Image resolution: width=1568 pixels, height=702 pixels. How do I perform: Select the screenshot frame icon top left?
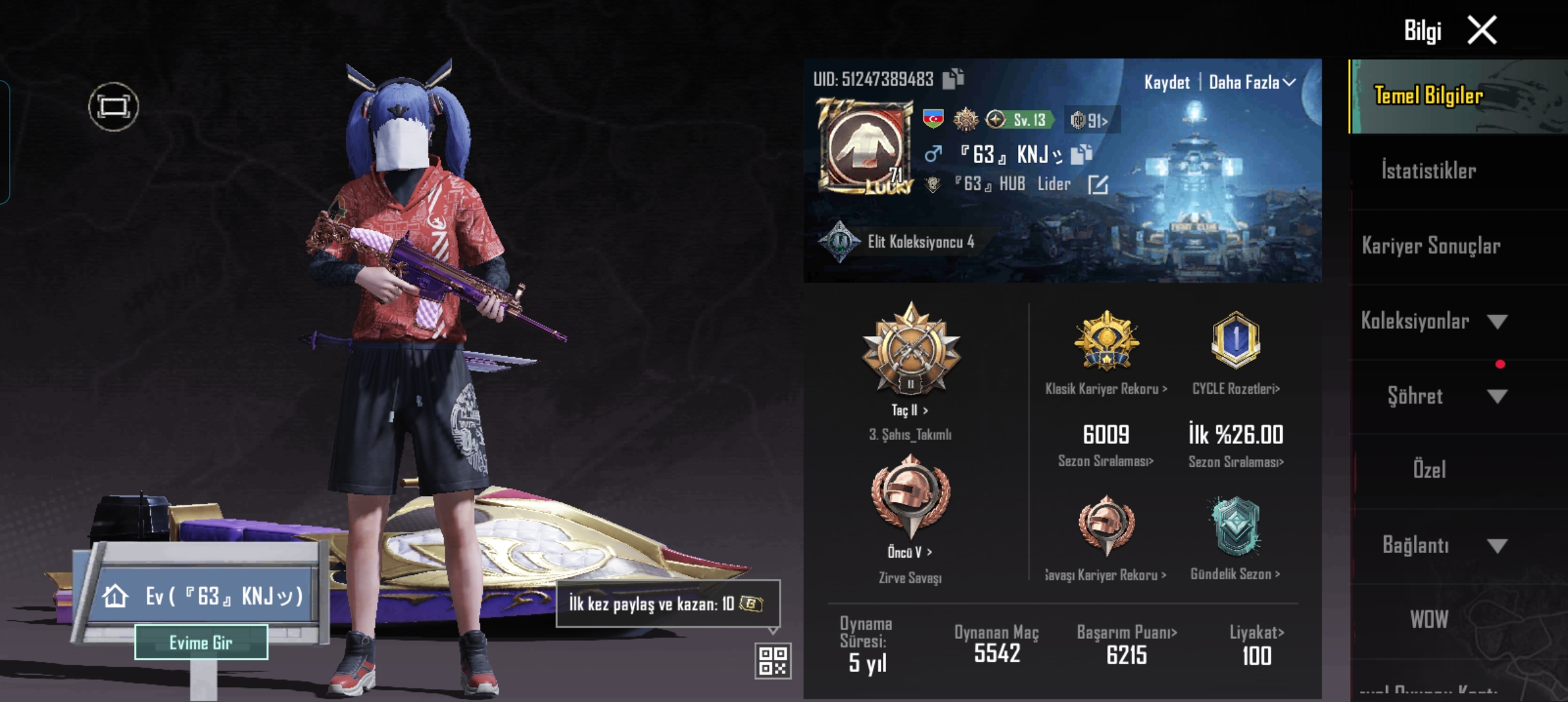point(113,105)
